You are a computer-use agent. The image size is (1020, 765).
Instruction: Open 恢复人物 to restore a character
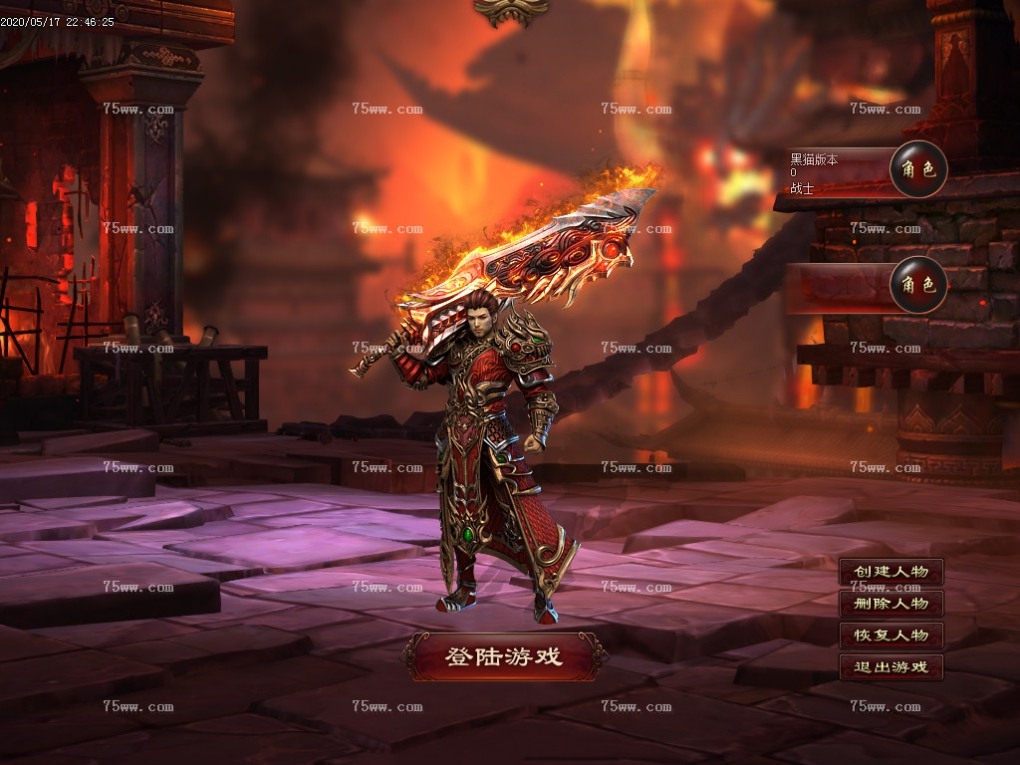pos(891,636)
